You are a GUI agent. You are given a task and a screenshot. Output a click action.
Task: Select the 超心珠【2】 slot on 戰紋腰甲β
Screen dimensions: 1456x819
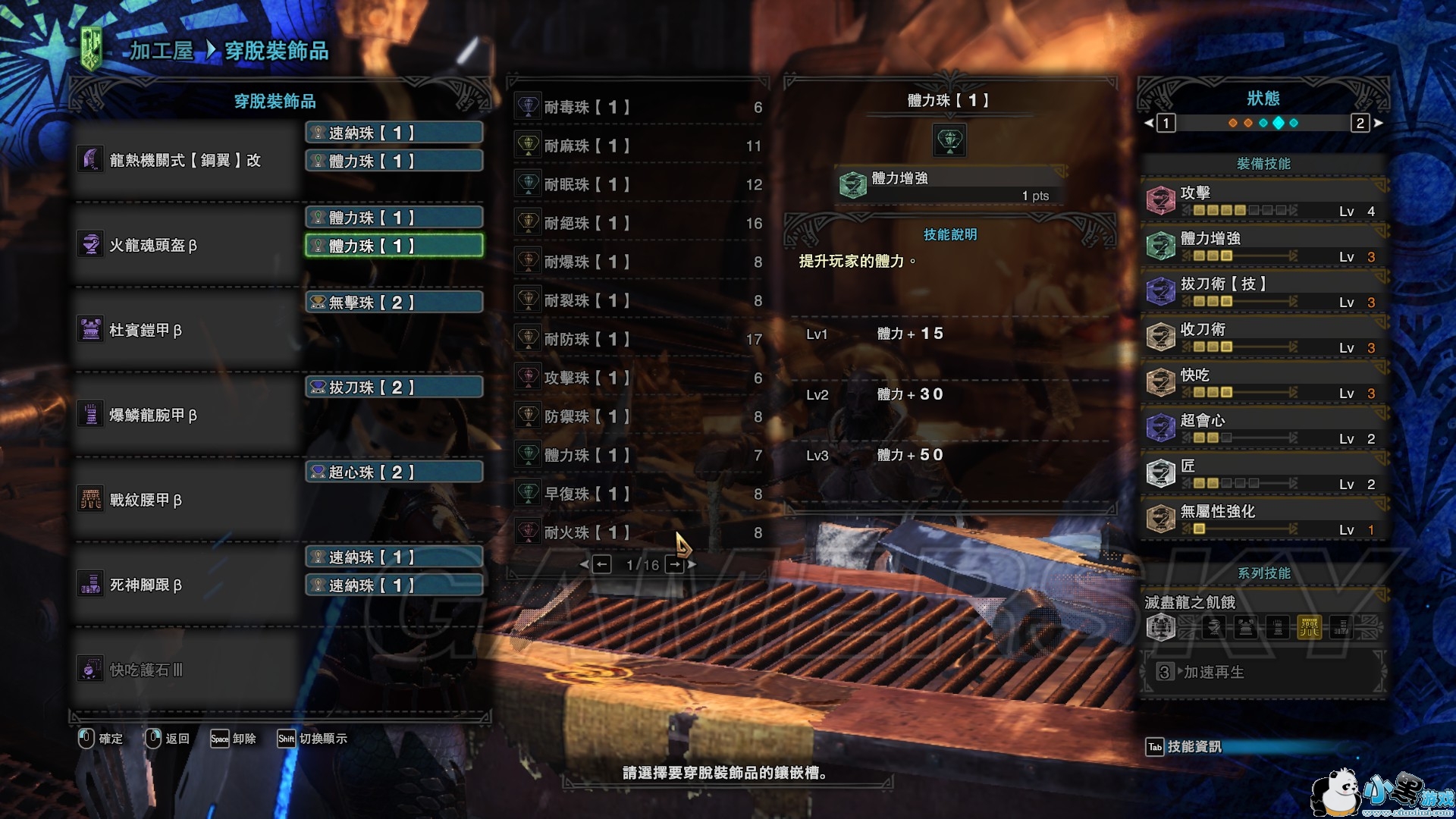click(x=394, y=472)
